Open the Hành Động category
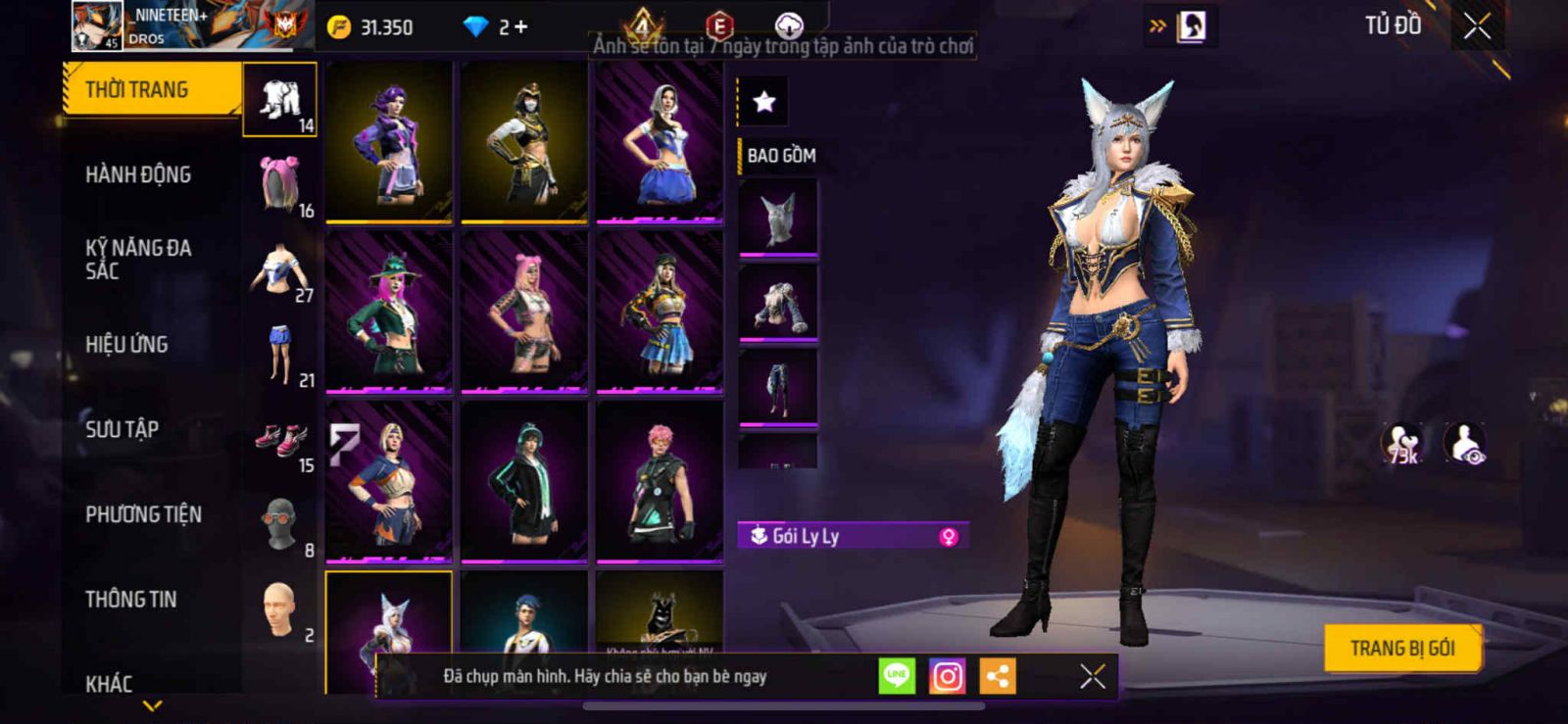This screenshot has width=1568, height=724. click(138, 174)
